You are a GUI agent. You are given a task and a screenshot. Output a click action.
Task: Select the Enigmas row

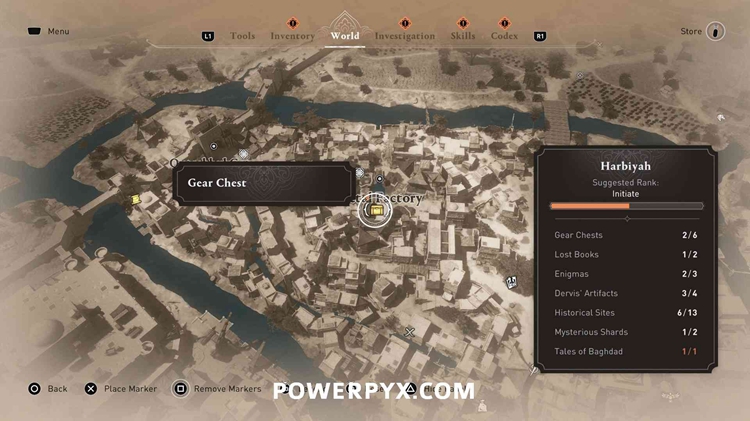tap(627, 274)
